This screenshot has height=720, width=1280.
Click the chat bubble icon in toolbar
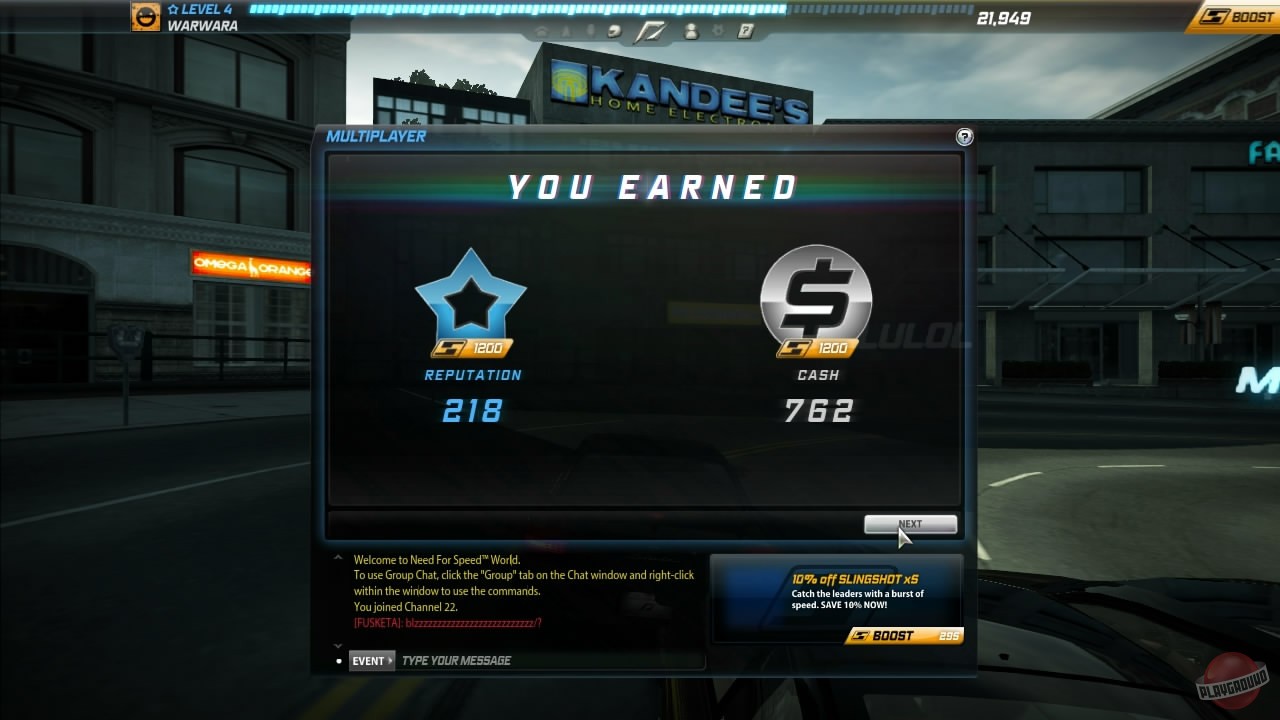[x=613, y=31]
